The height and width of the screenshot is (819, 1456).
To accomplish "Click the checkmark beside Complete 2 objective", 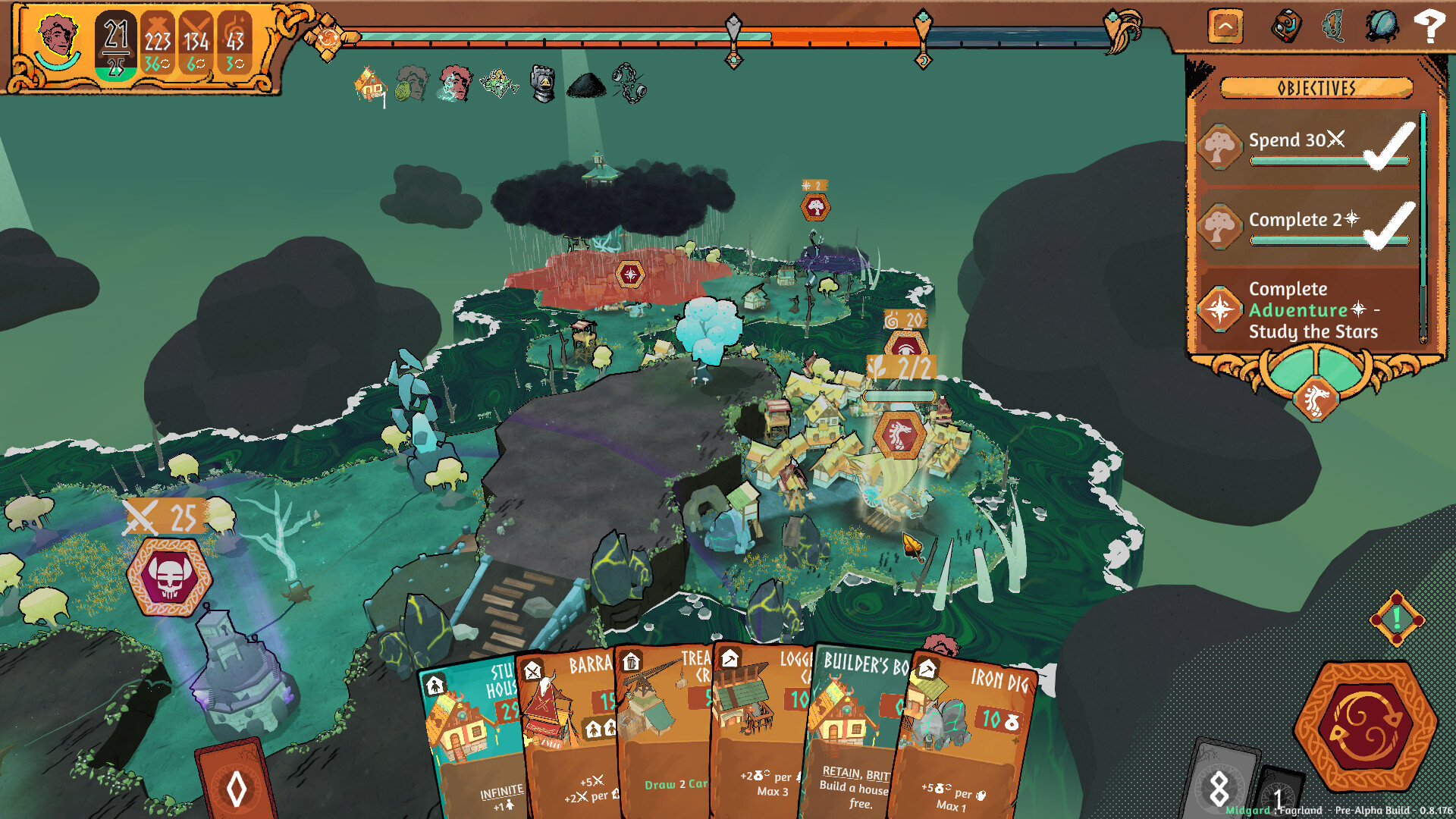I will coord(1390,224).
